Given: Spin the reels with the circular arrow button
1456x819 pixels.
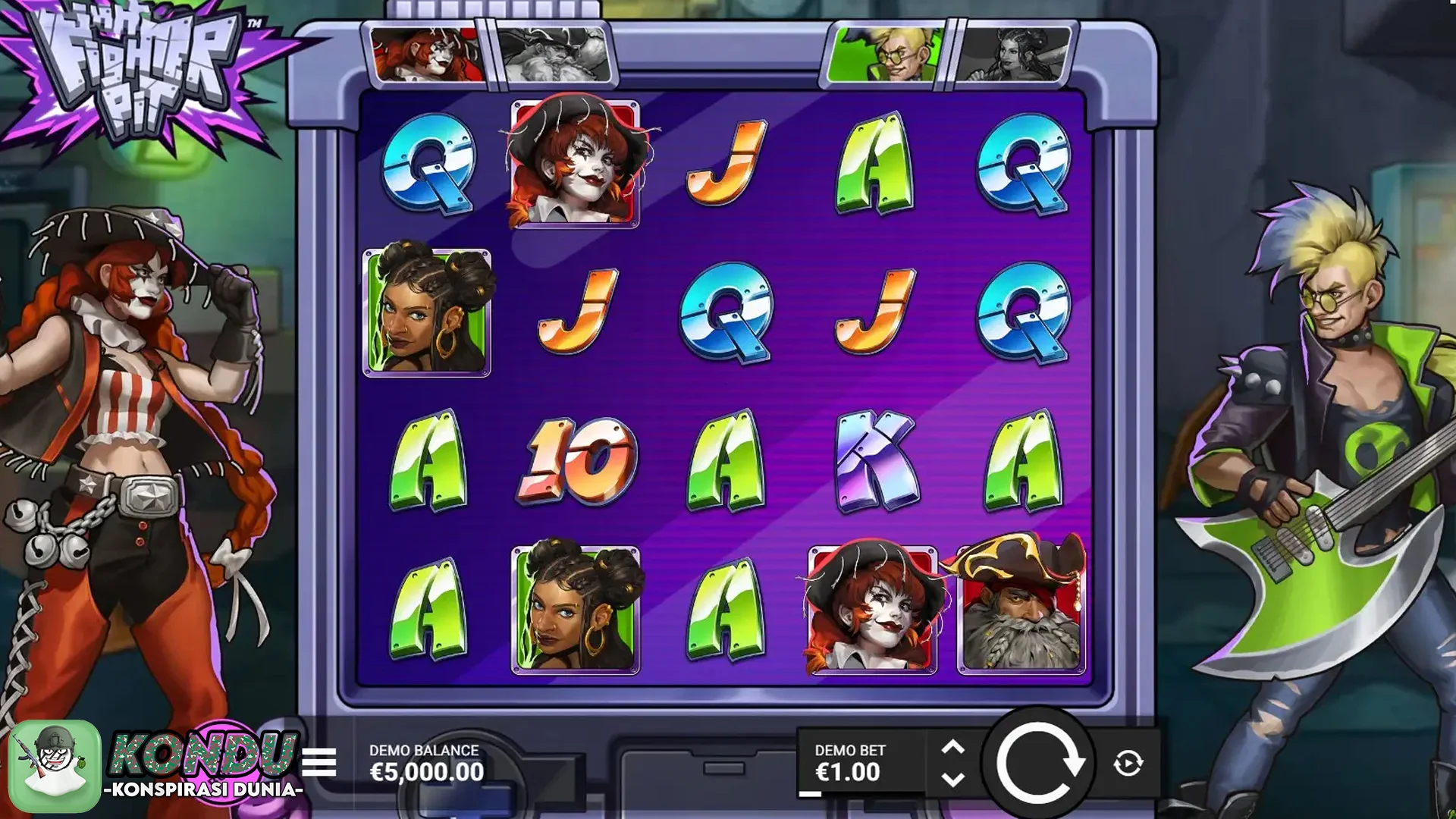Looking at the screenshot, I should pyautogui.click(x=1038, y=763).
